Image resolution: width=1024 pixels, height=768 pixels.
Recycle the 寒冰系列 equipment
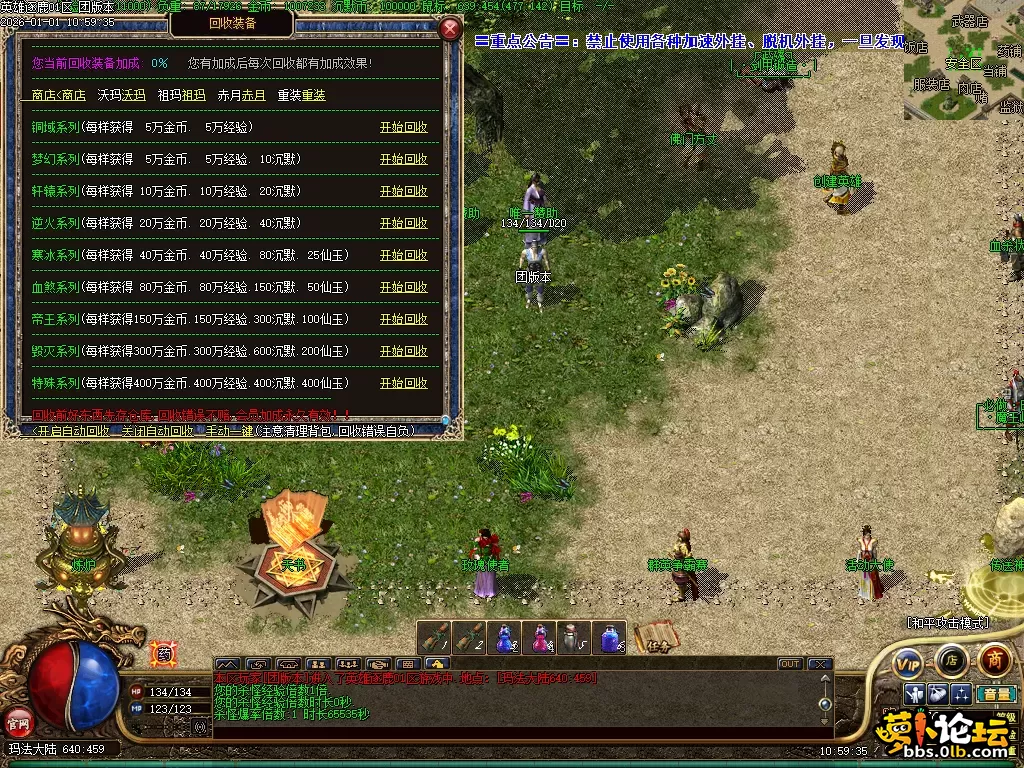(403, 256)
